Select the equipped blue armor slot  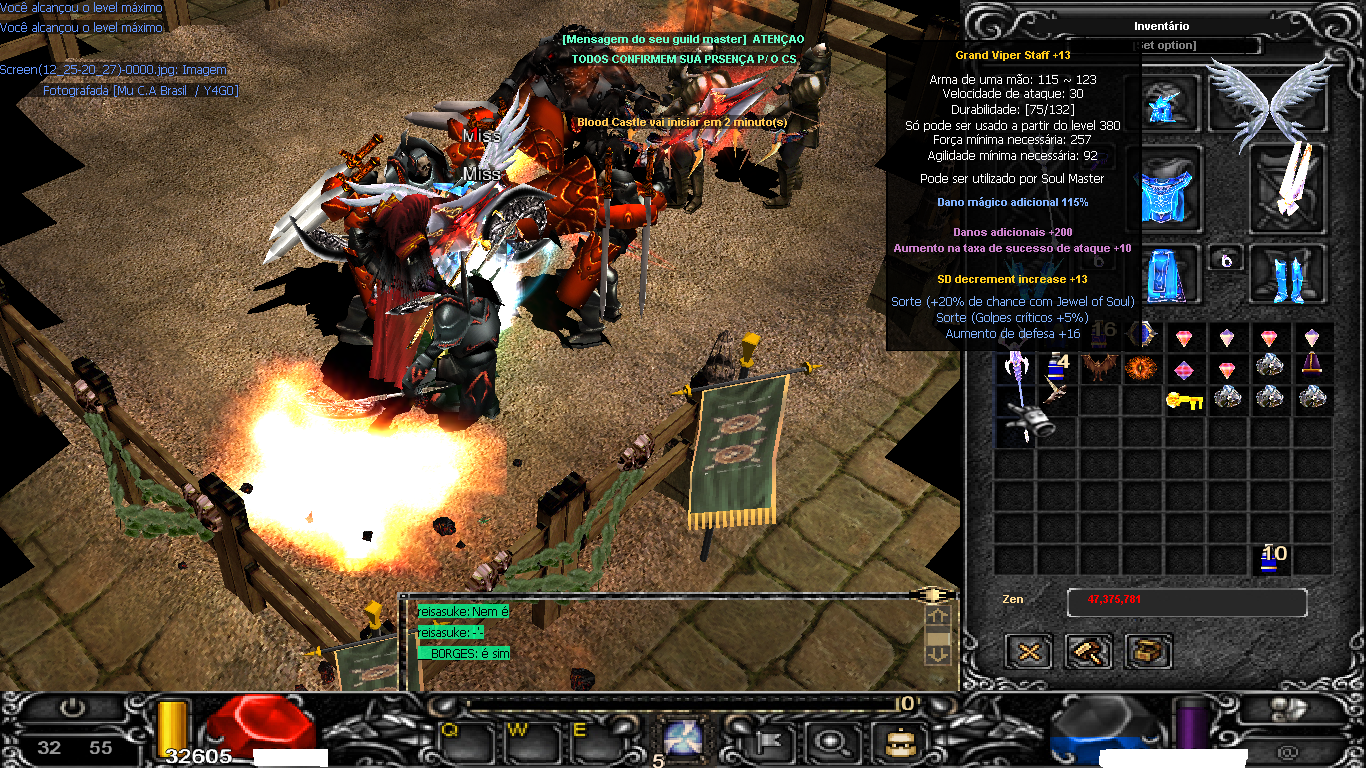pos(1162,187)
